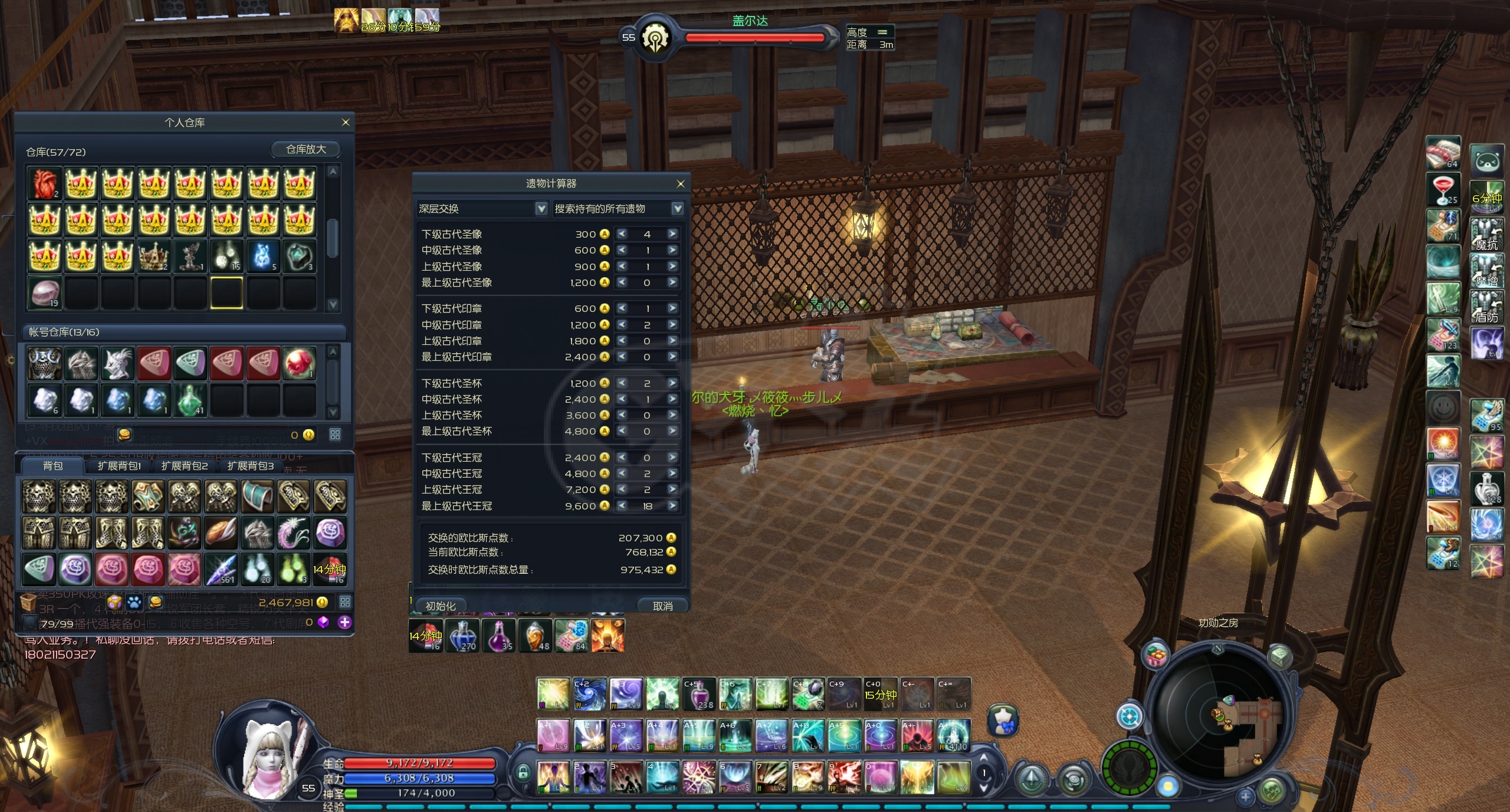Increase the 下级古代圣像 quantity

[672, 234]
